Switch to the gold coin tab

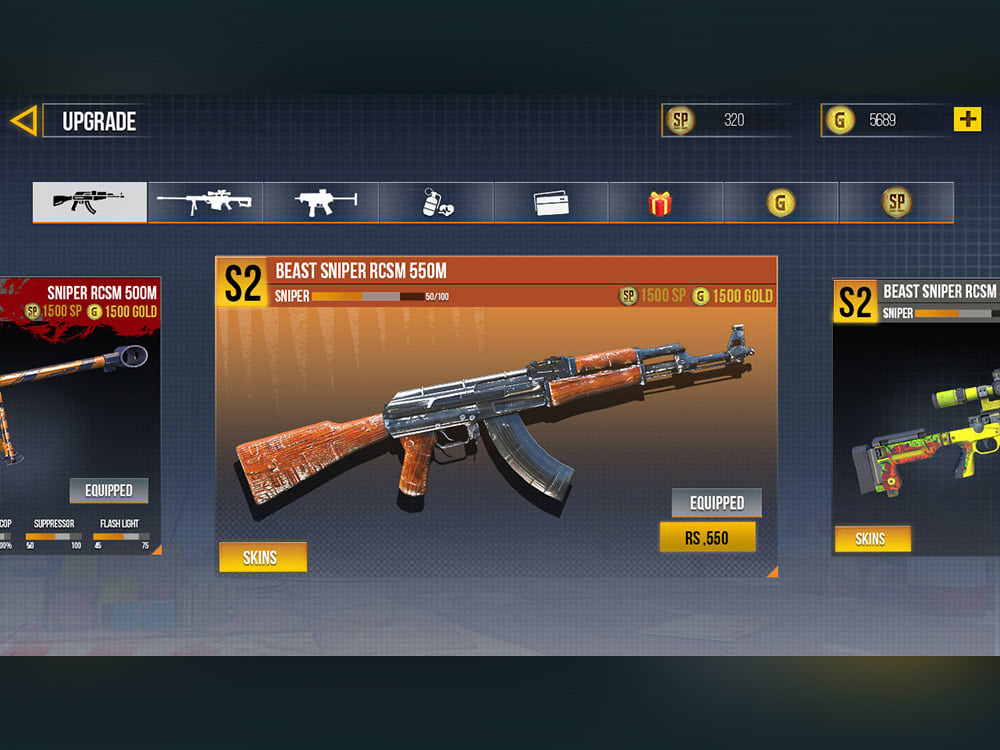click(x=781, y=202)
